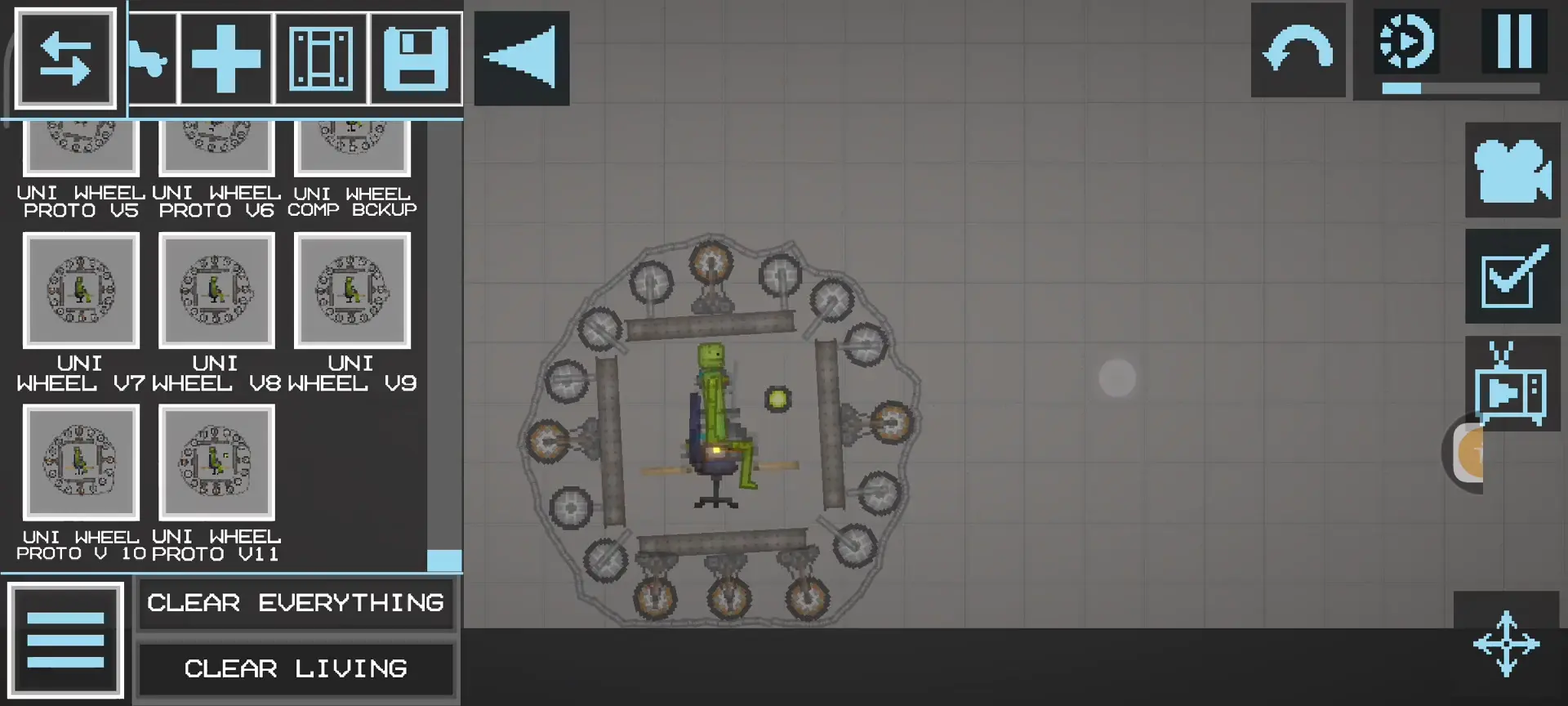Viewport: 1568px width, 706px height.
Task: Load the UNI WHEEL V7 saved creation
Action: click(x=81, y=290)
